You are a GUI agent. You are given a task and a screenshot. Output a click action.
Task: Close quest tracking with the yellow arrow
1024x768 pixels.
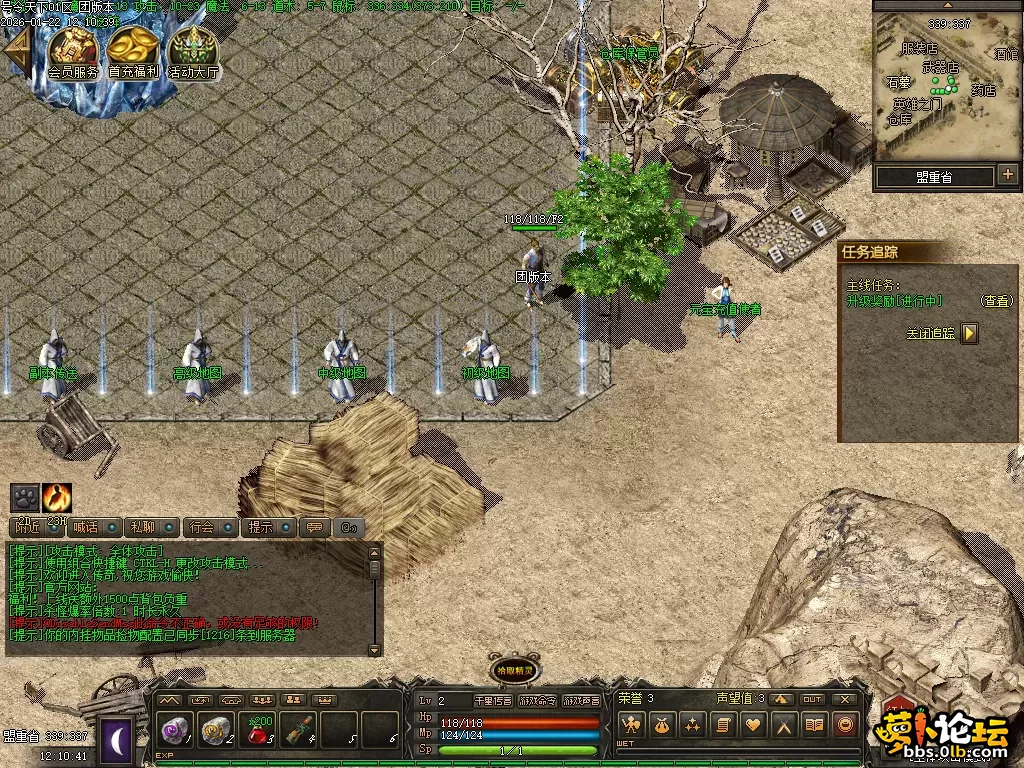coord(969,333)
